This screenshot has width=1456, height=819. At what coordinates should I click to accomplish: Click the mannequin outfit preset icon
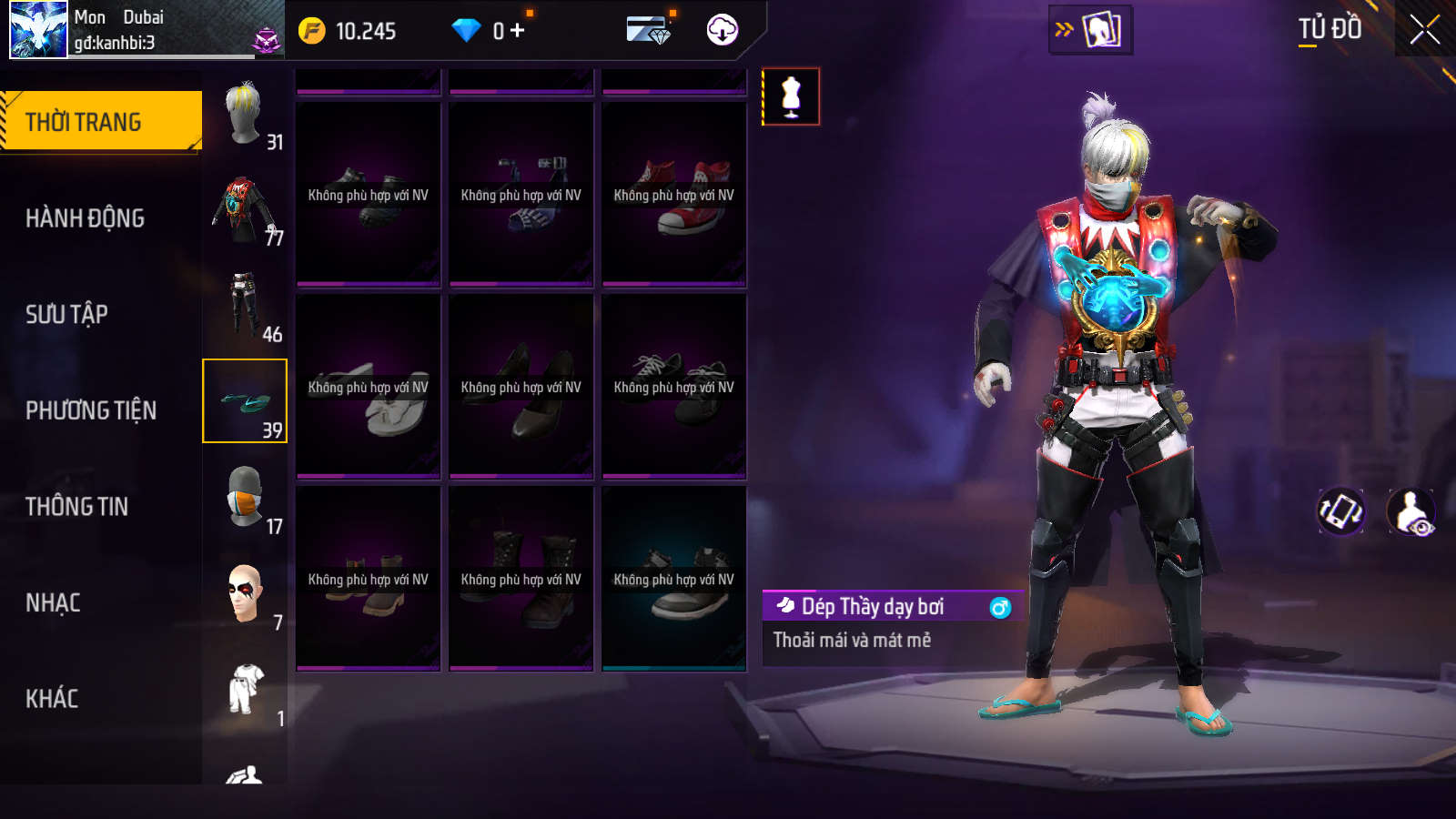[x=791, y=96]
